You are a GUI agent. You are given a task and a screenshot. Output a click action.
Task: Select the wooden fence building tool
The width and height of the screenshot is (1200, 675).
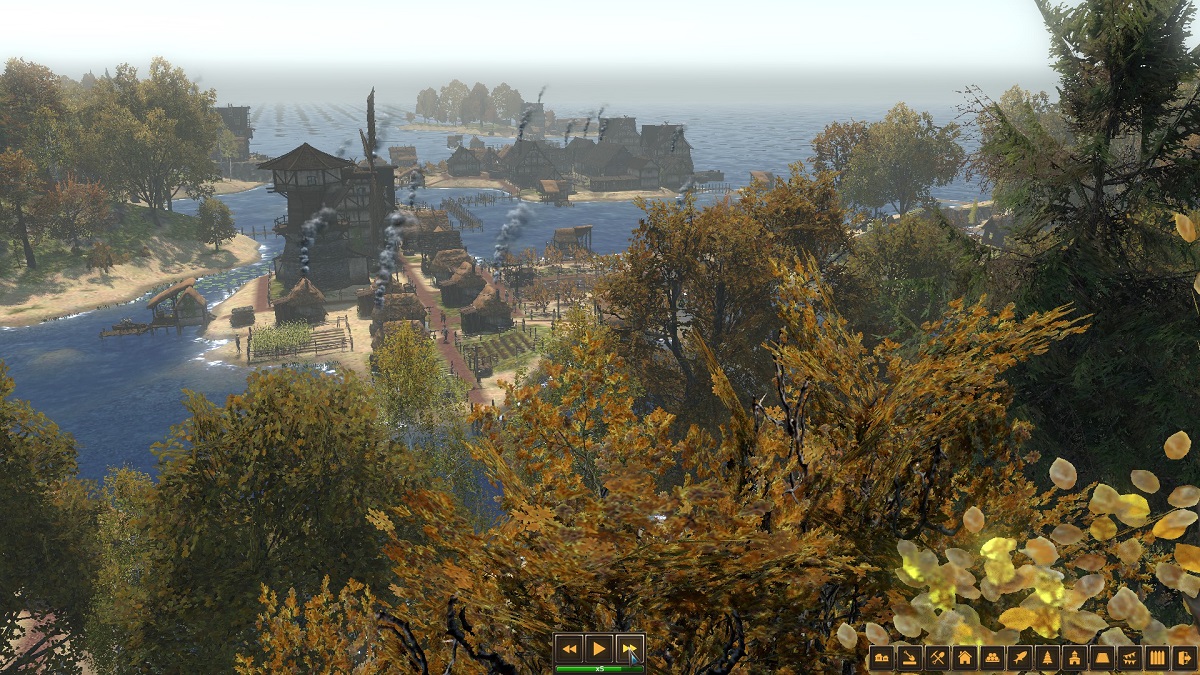1157,657
